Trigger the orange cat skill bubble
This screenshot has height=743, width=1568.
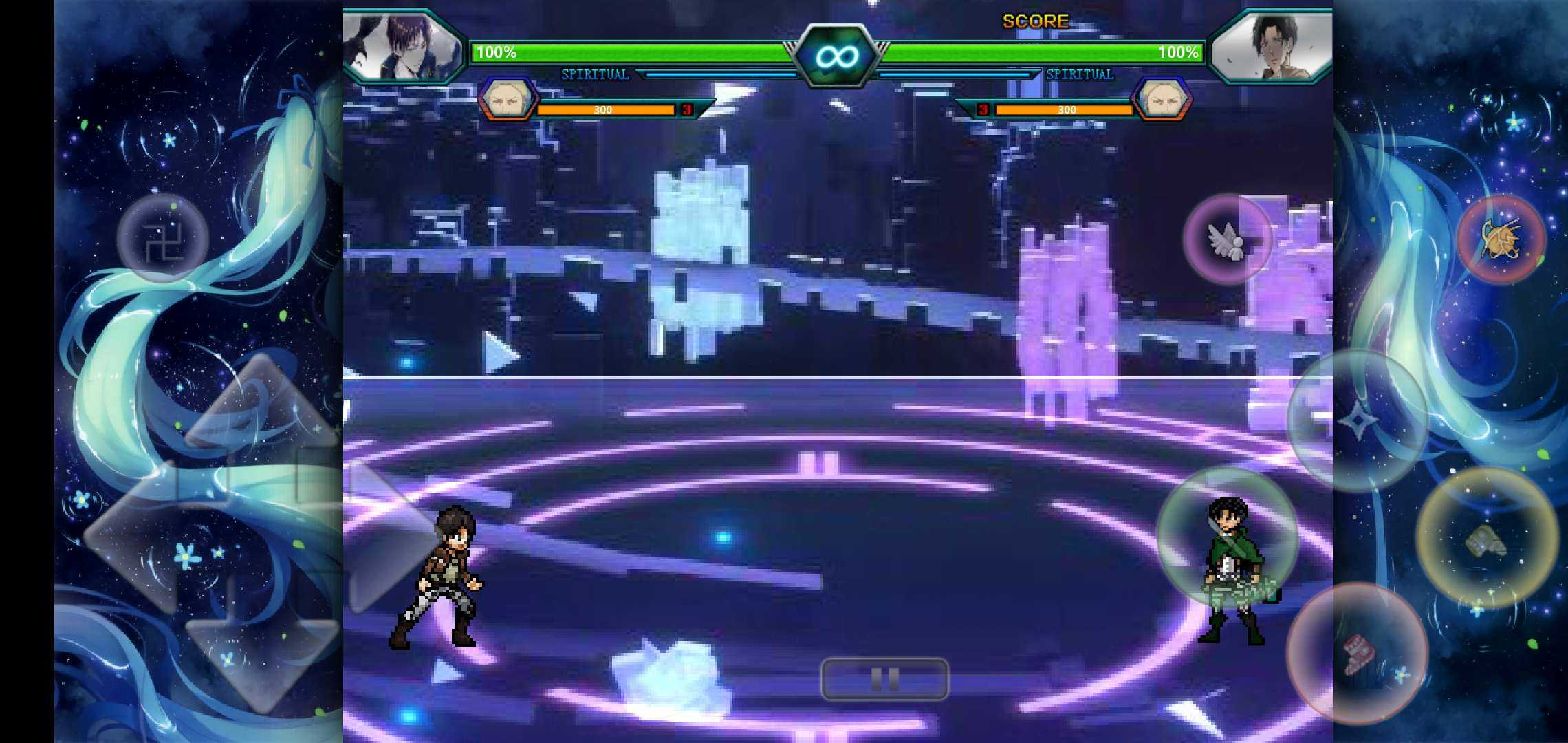pyautogui.click(x=1501, y=239)
